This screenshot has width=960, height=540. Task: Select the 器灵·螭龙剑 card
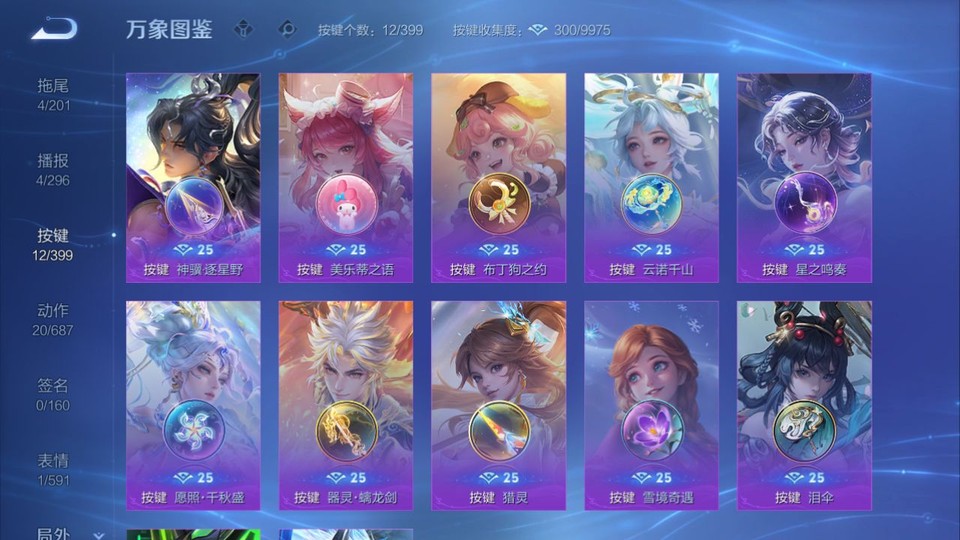click(346, 405)
